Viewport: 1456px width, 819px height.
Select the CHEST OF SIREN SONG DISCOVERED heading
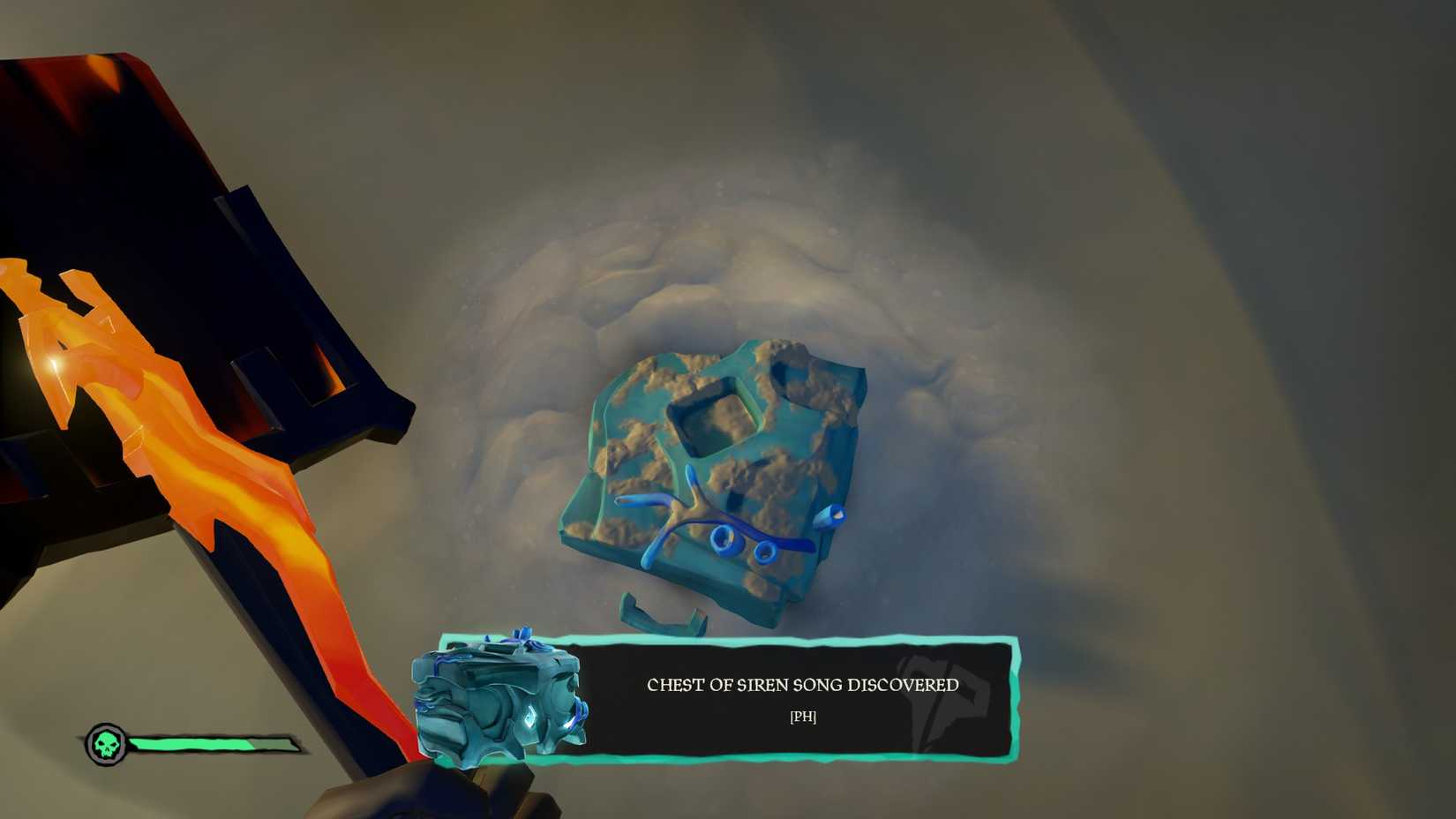[803, 685]
